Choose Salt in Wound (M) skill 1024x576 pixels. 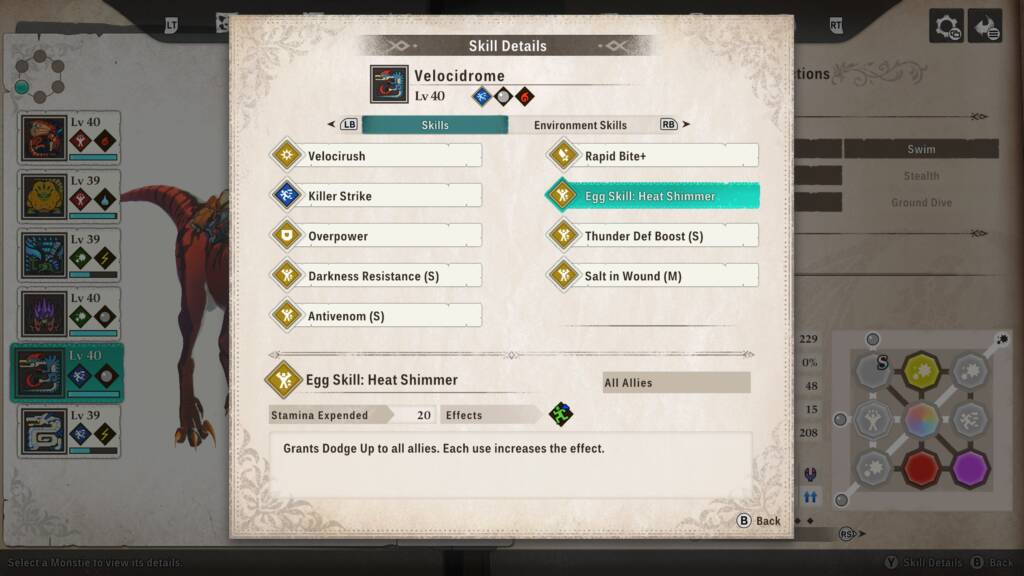tap(653, 276)
